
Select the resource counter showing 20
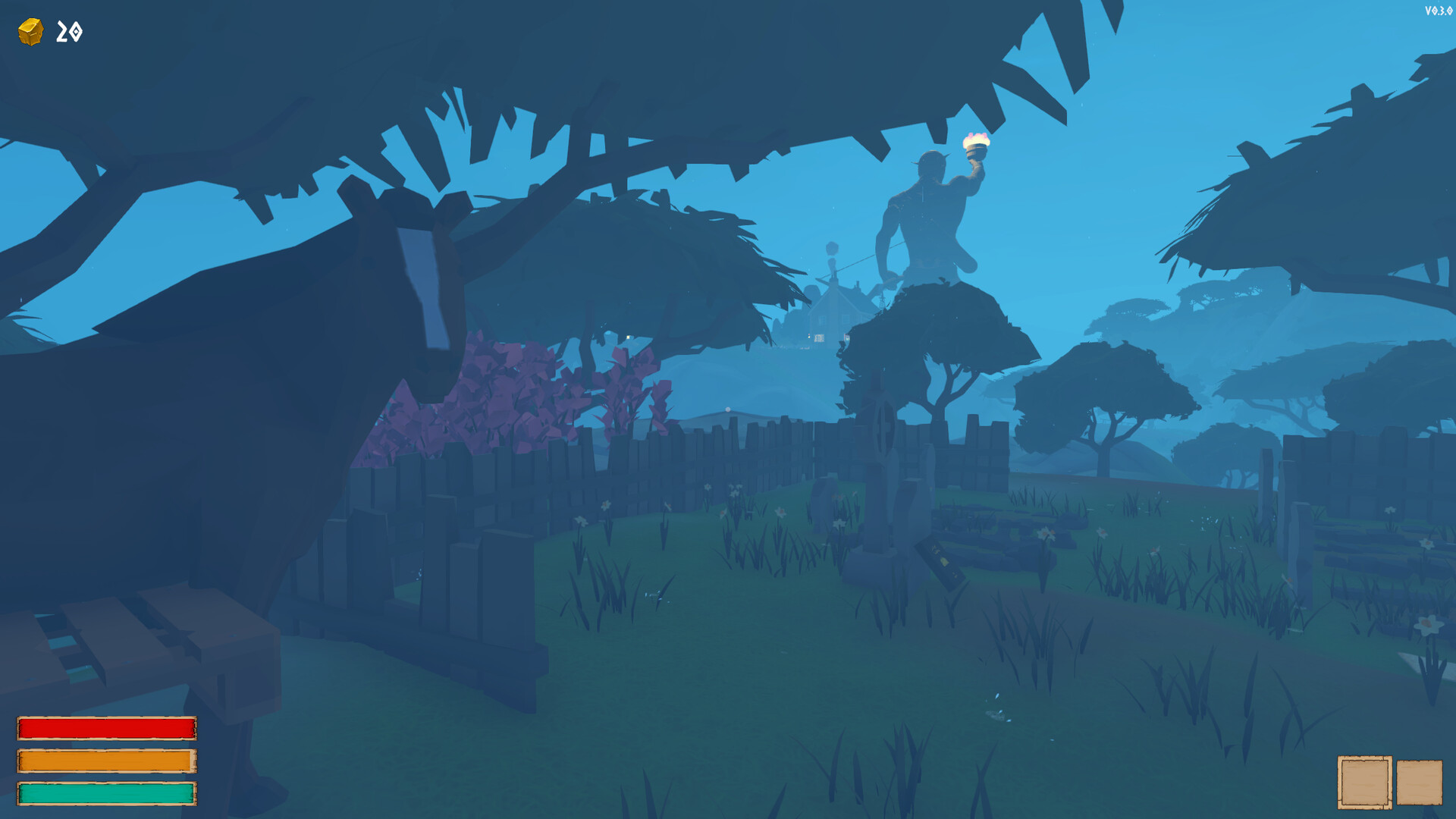(67, 32)
